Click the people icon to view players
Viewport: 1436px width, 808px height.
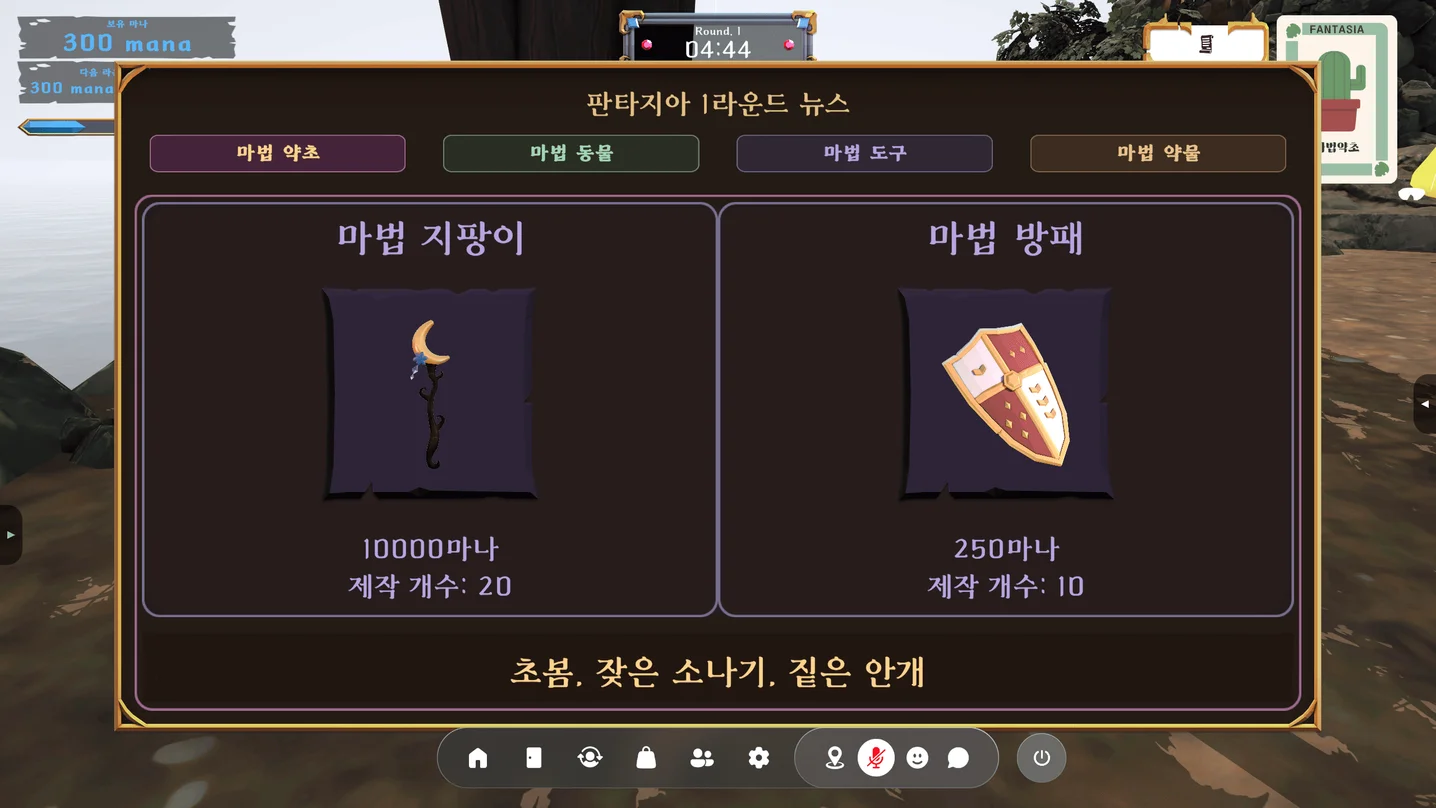click(x=702, y=758)
